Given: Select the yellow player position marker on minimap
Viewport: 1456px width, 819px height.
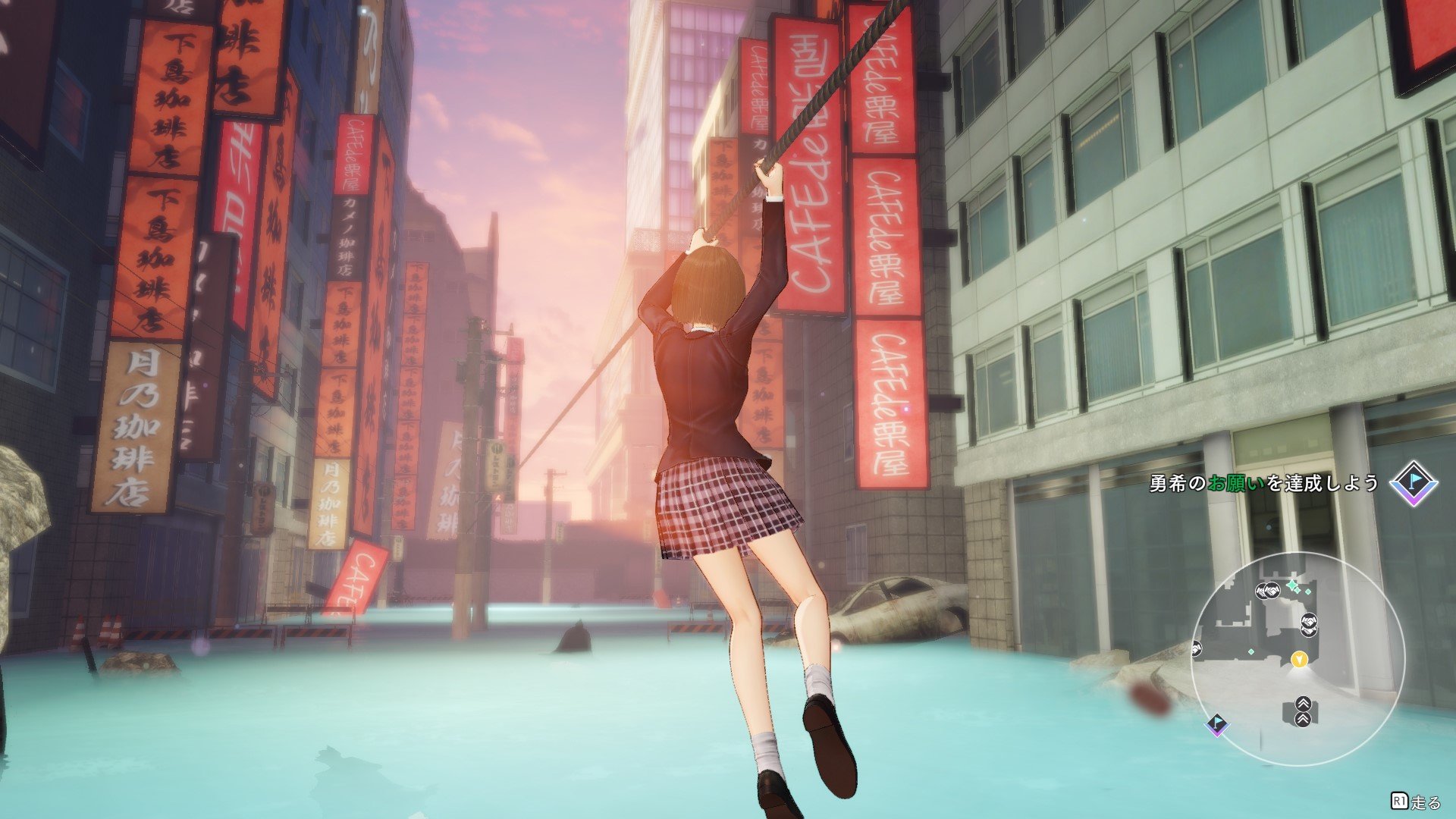Looking at the screenshot, I should coord(1300,661).
